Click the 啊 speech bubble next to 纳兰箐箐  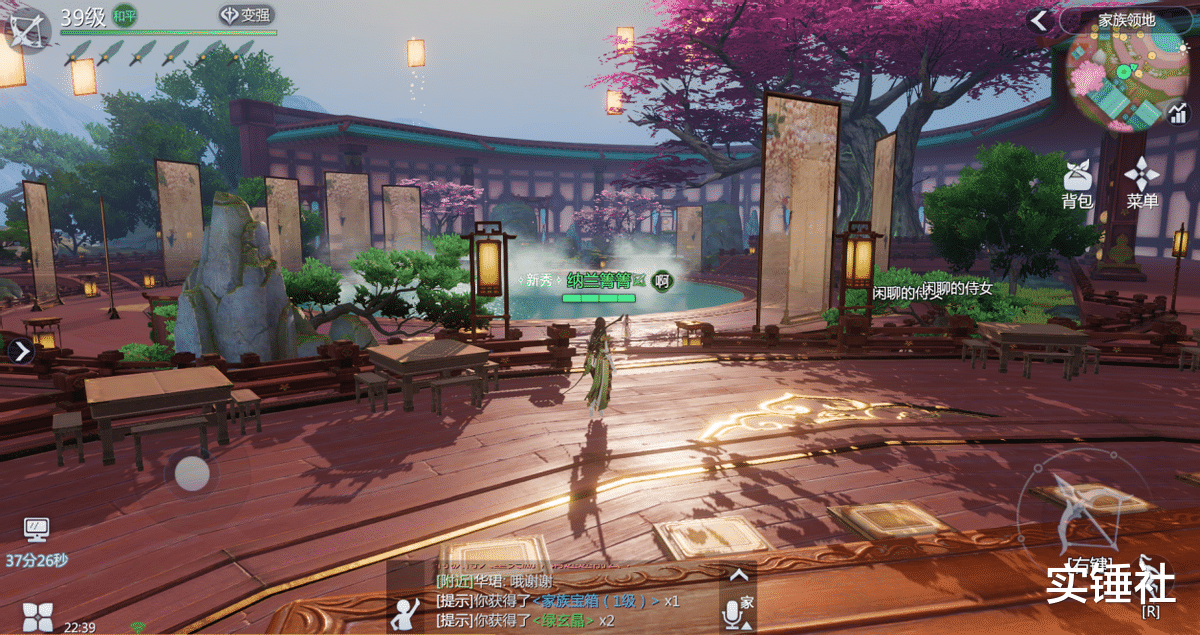coord(661,281)
